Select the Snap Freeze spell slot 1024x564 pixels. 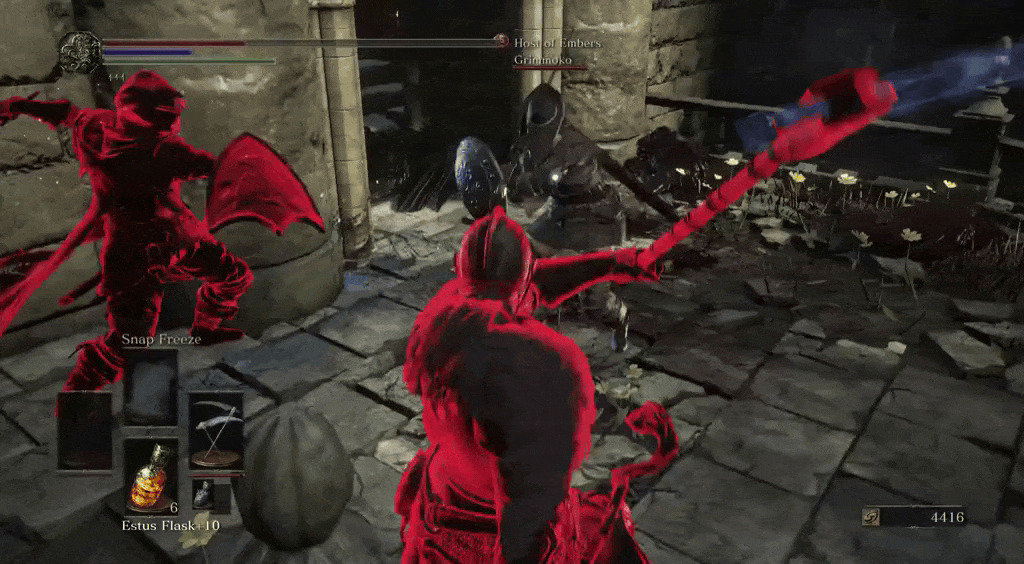[x=151, y=386]
